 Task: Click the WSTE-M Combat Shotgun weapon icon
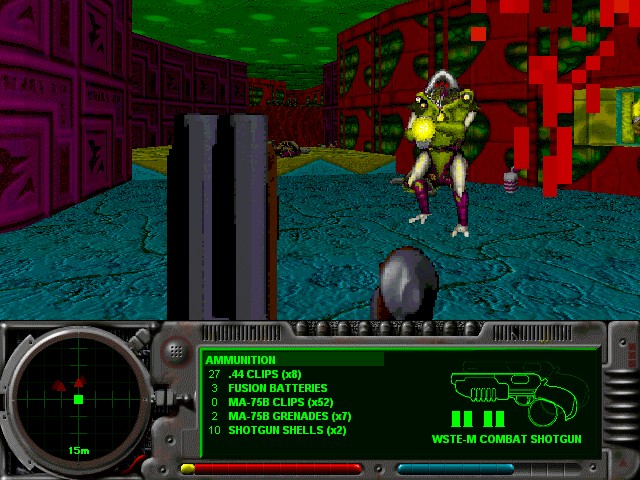[506, 390]
